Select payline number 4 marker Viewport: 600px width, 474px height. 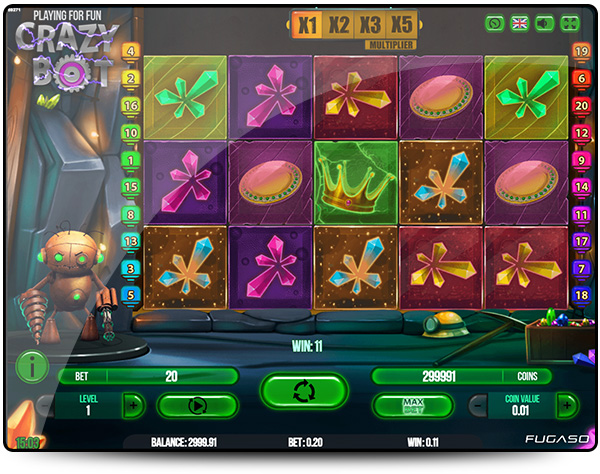pos(130,51)
